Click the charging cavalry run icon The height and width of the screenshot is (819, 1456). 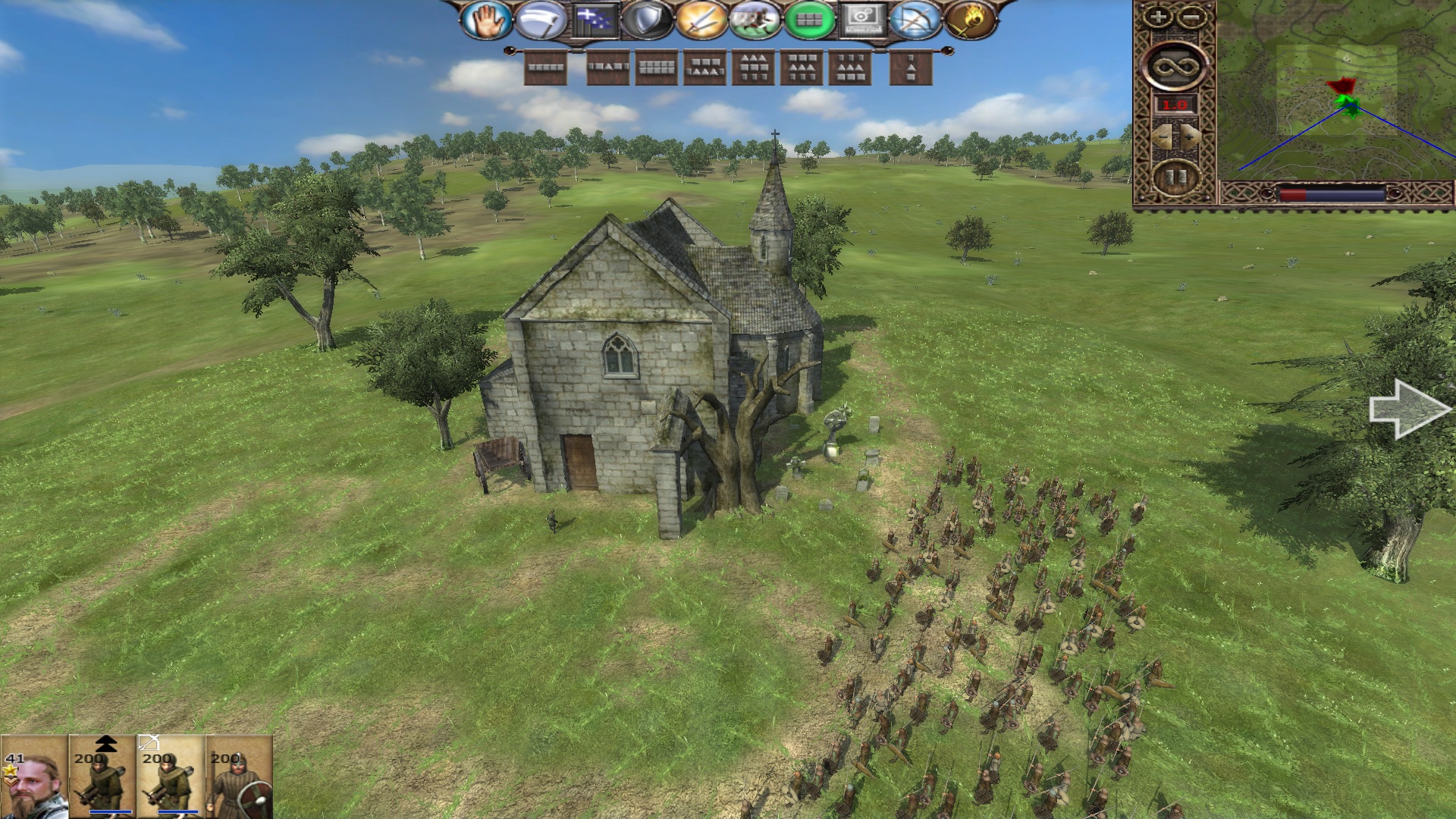click(x=755, y=20)
